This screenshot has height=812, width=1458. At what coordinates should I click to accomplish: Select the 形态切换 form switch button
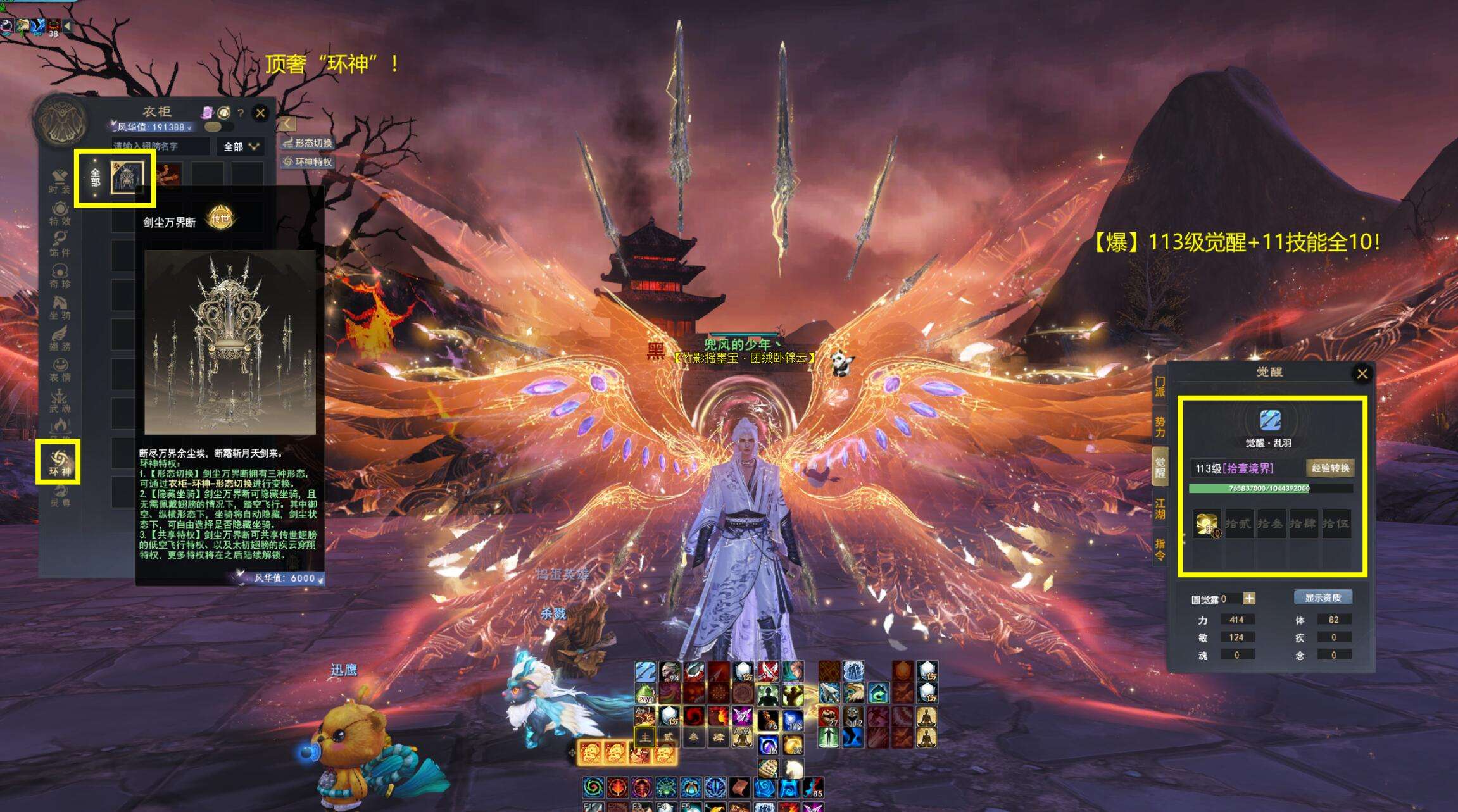(x=308, y=143)
